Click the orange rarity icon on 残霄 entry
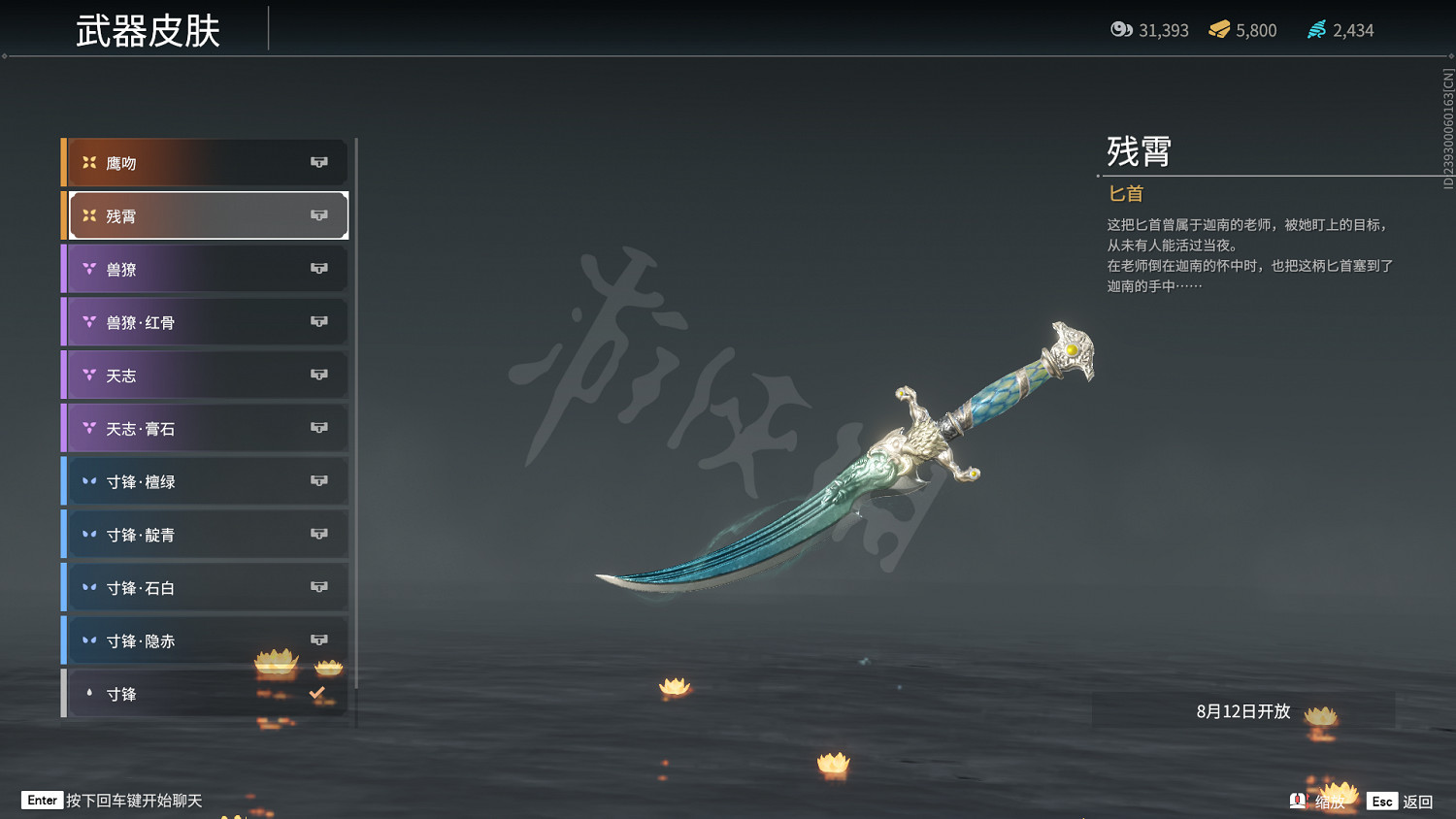 click(90, 215)
